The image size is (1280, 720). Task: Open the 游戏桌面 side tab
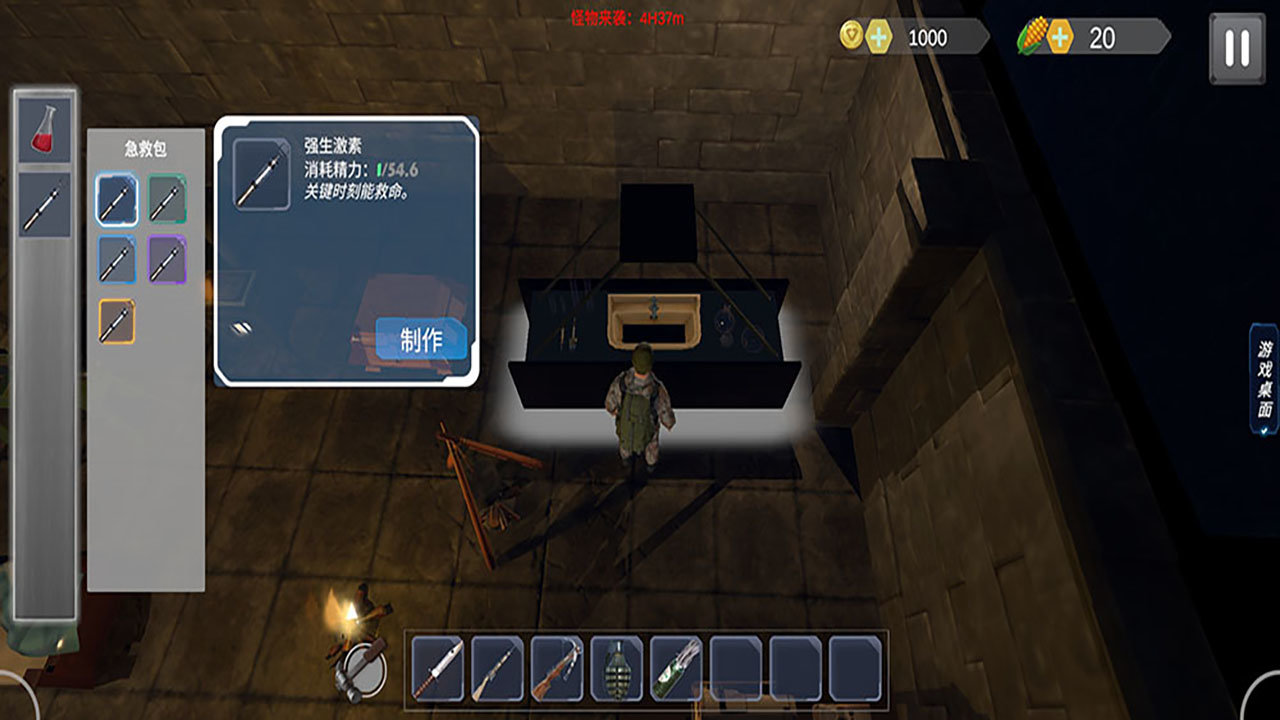click(x=1265, y=379)
